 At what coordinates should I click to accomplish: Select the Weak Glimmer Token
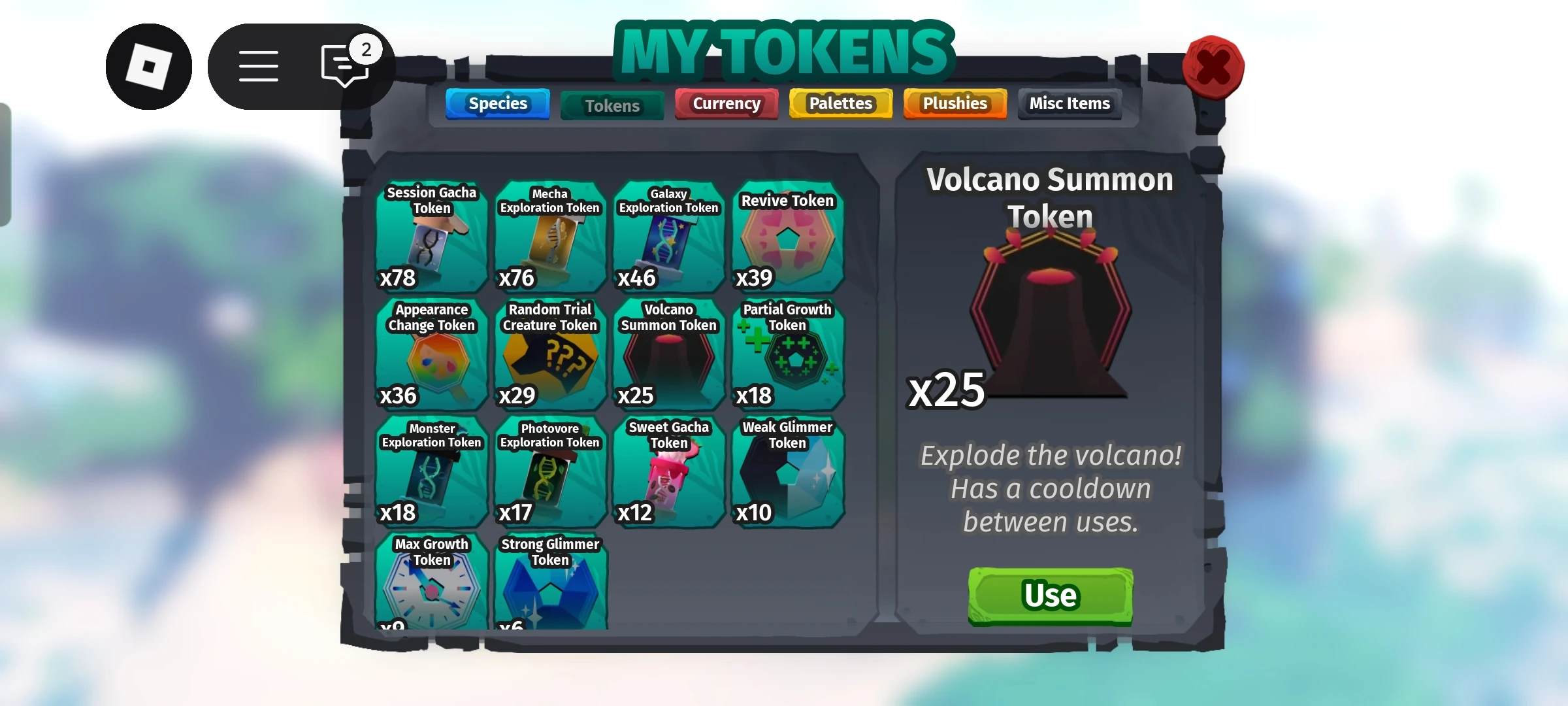[x=787, y=471]
